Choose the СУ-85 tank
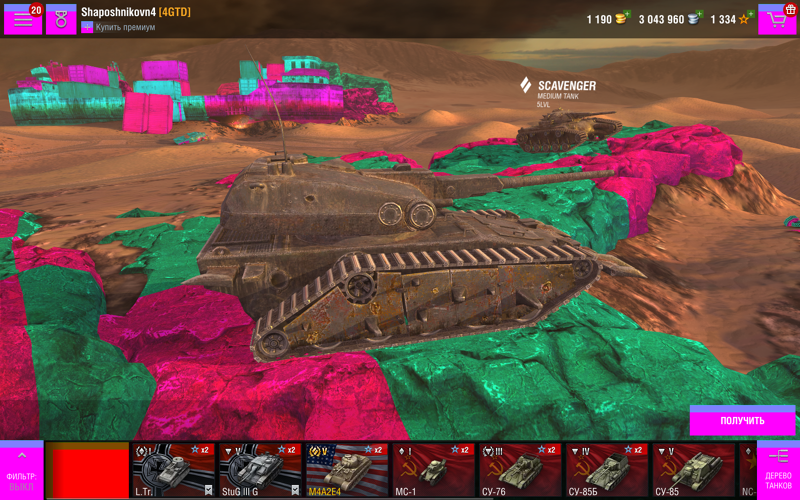The height and width of the screenshot is (500, 800). (x=693, y=470)
